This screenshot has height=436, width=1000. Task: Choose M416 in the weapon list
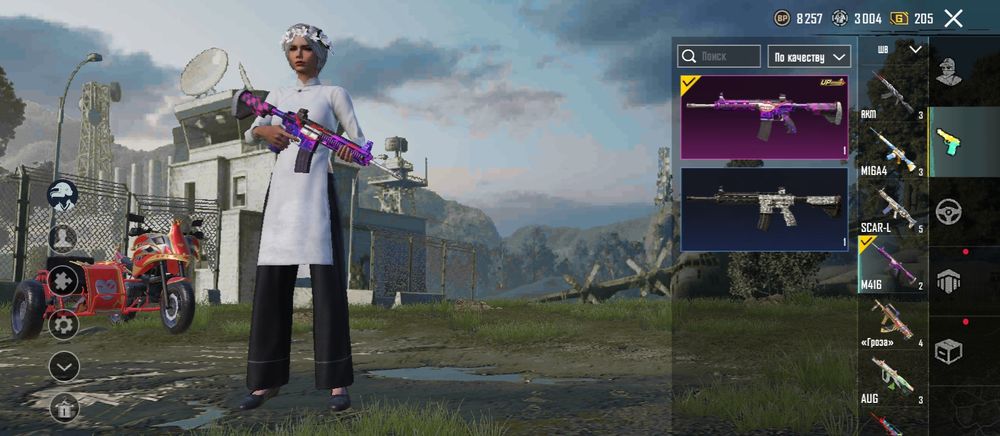coord(891,266)
